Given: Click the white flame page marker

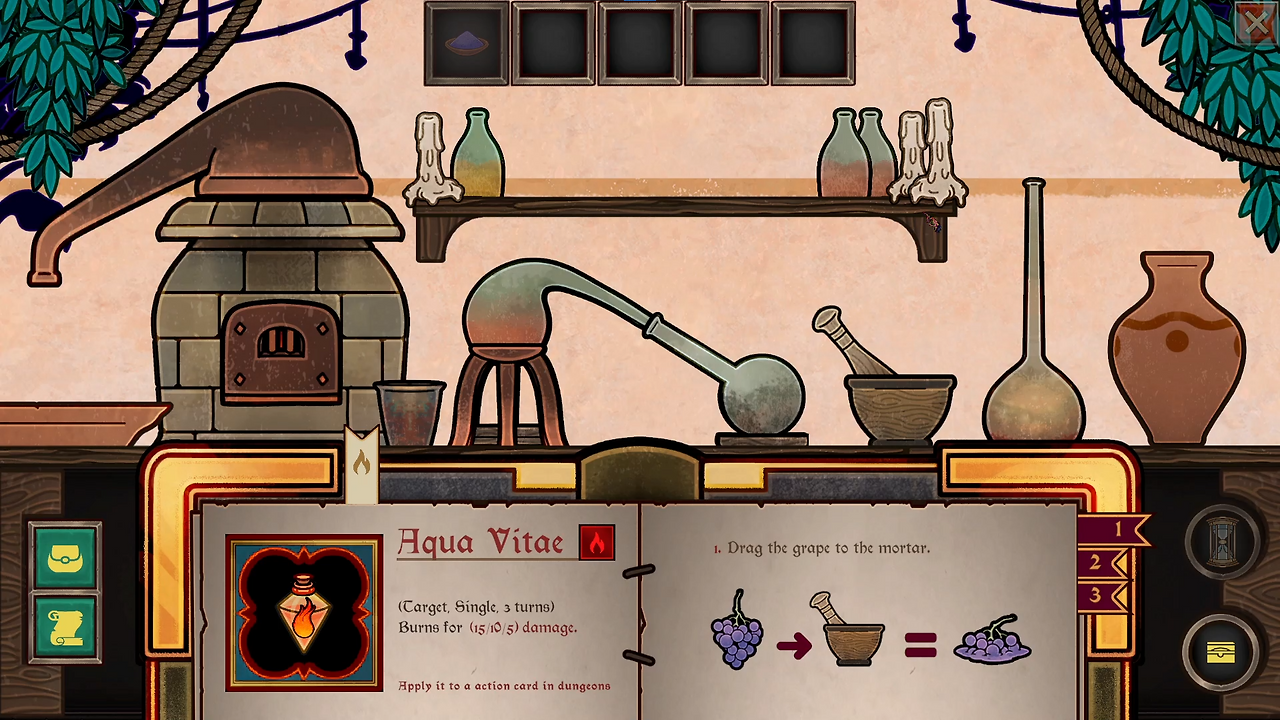Looking at the screenshot, I should 361,460.
